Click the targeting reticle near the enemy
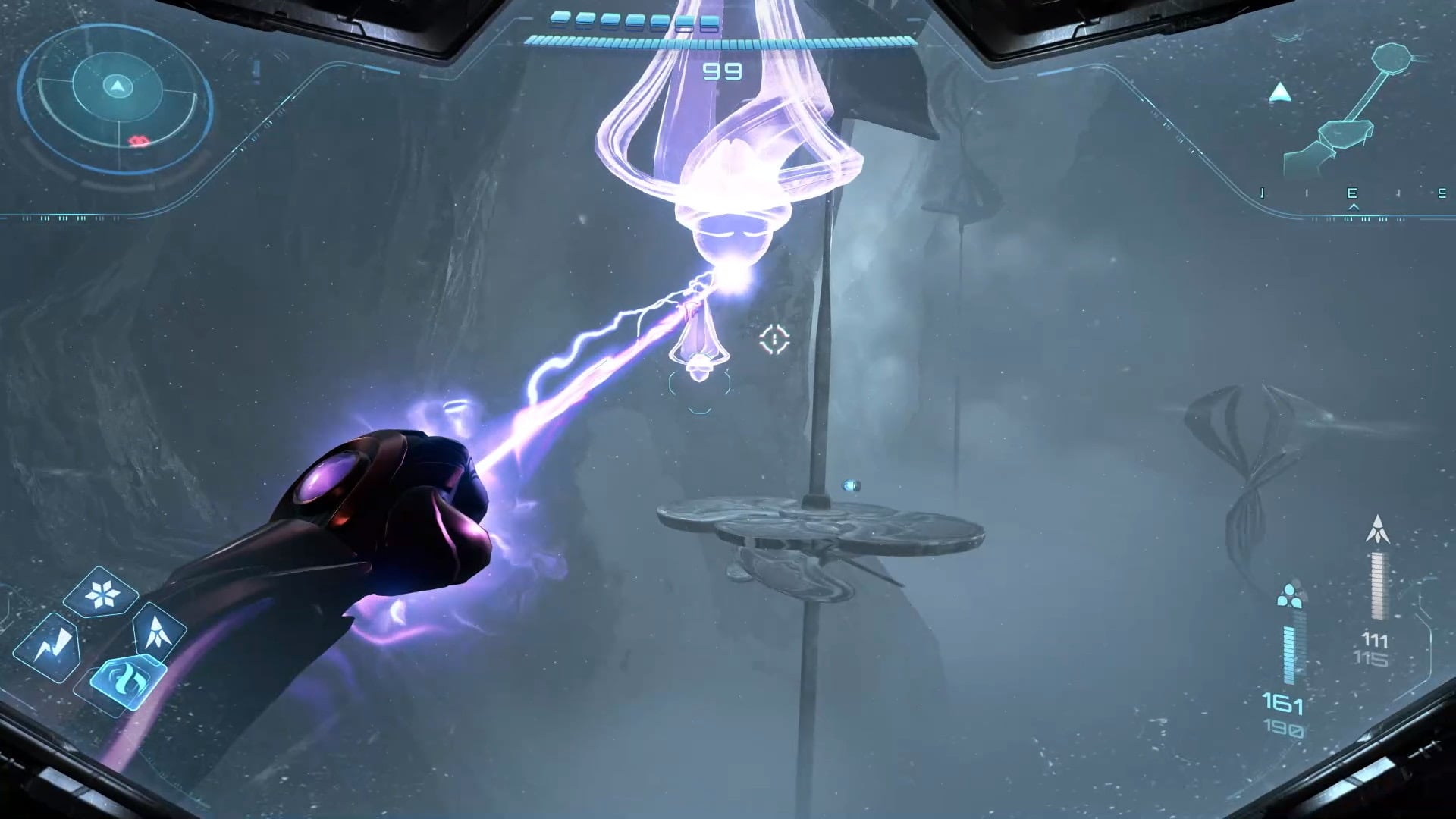 tap(773, 340)
